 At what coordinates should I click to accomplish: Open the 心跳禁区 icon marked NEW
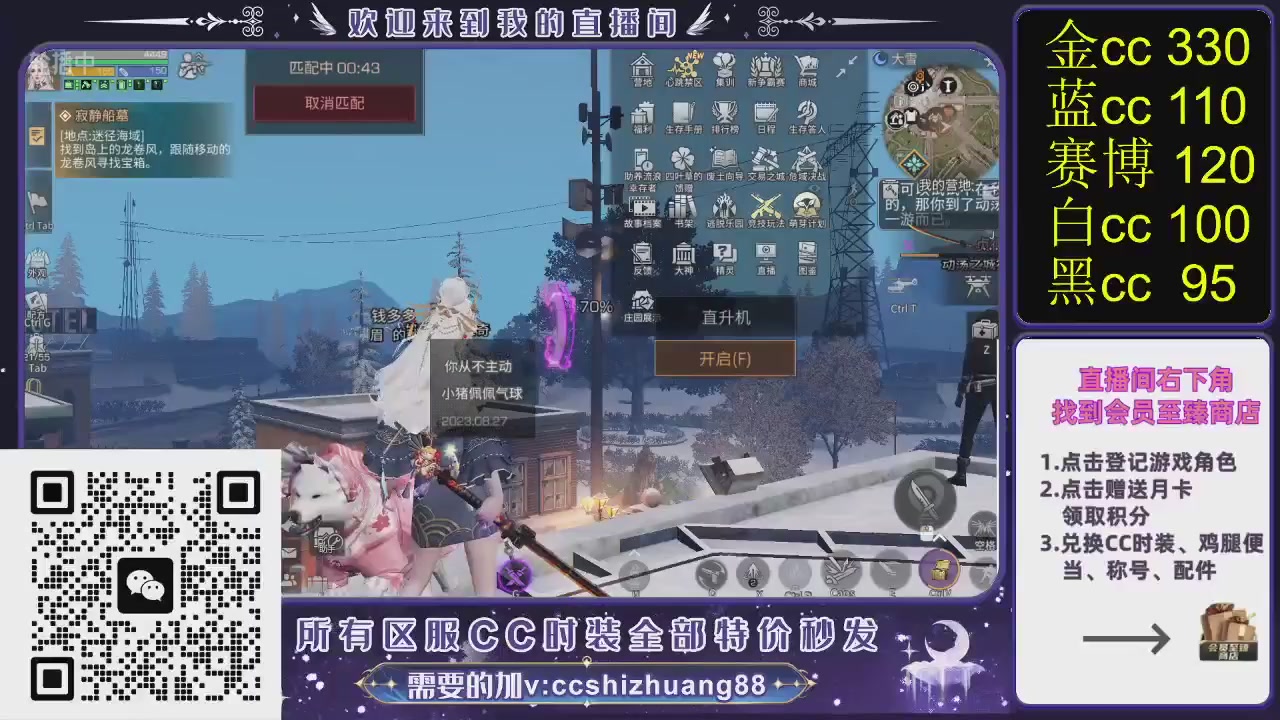(685, 68)
